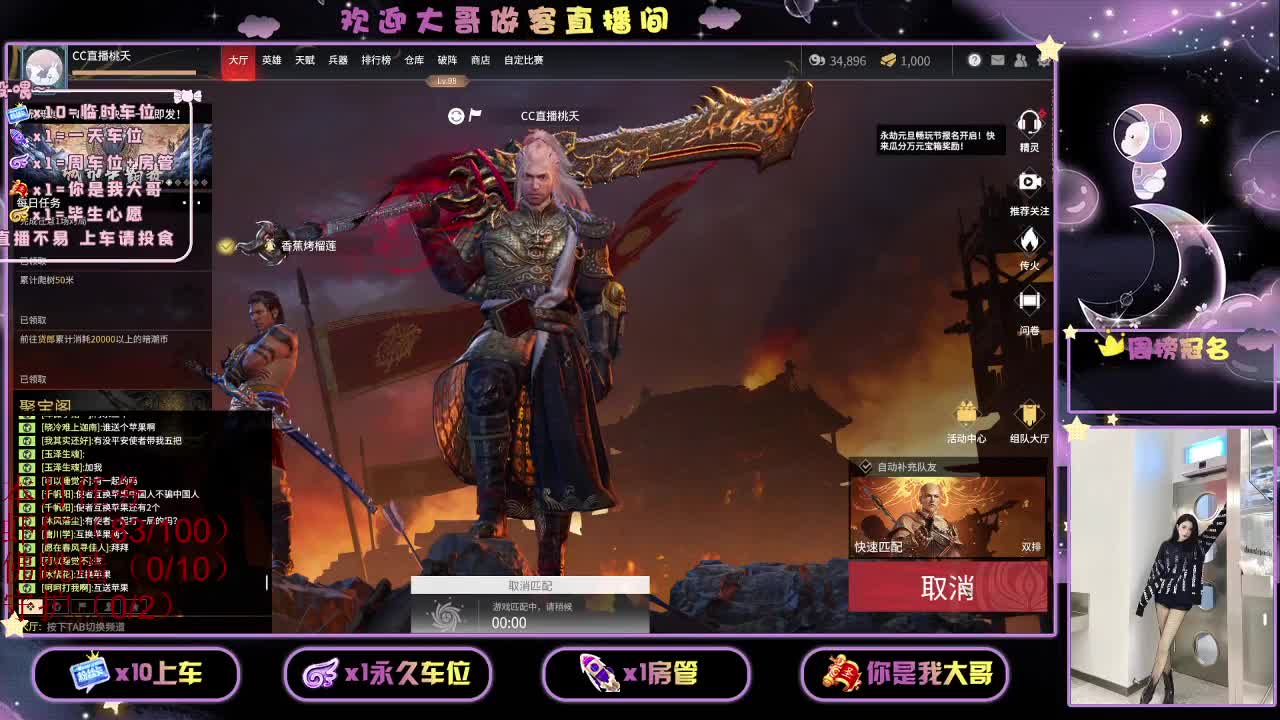This screenshot has height=720, width=1280.
Task: Open the 活动中心 activity center
Action: [964, 413]
